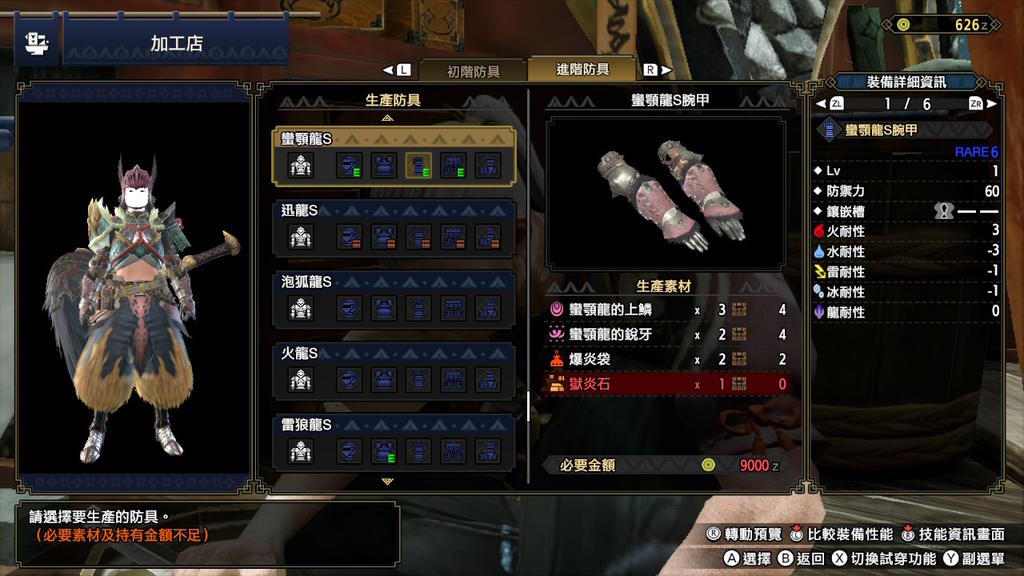The height and width of the screenshot is (576, 1024).
Task: Choose the 蠻顎龍S helmet icon
Action: 350,165
